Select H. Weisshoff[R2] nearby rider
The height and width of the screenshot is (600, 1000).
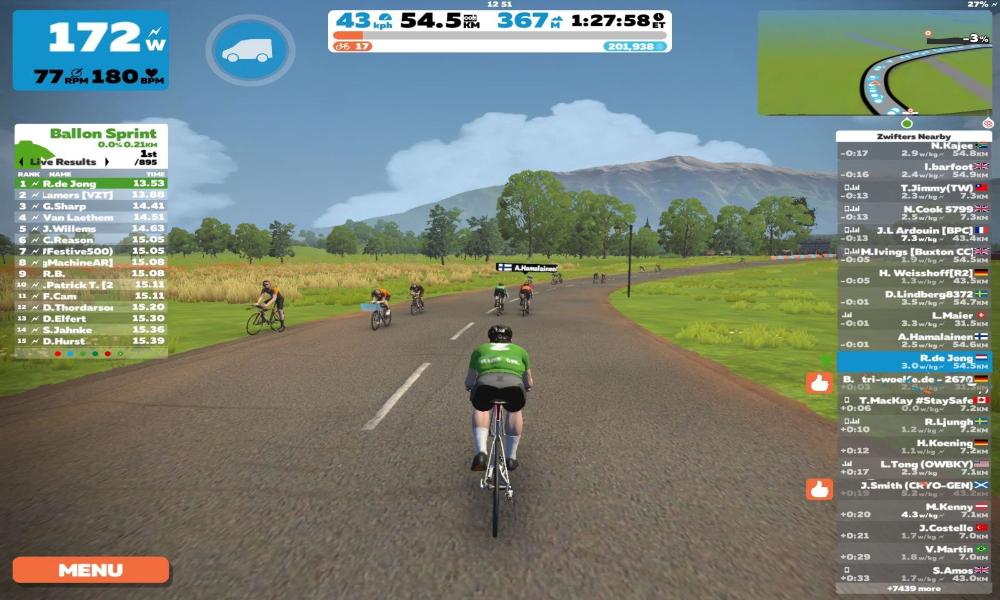[x=913, y=277]
